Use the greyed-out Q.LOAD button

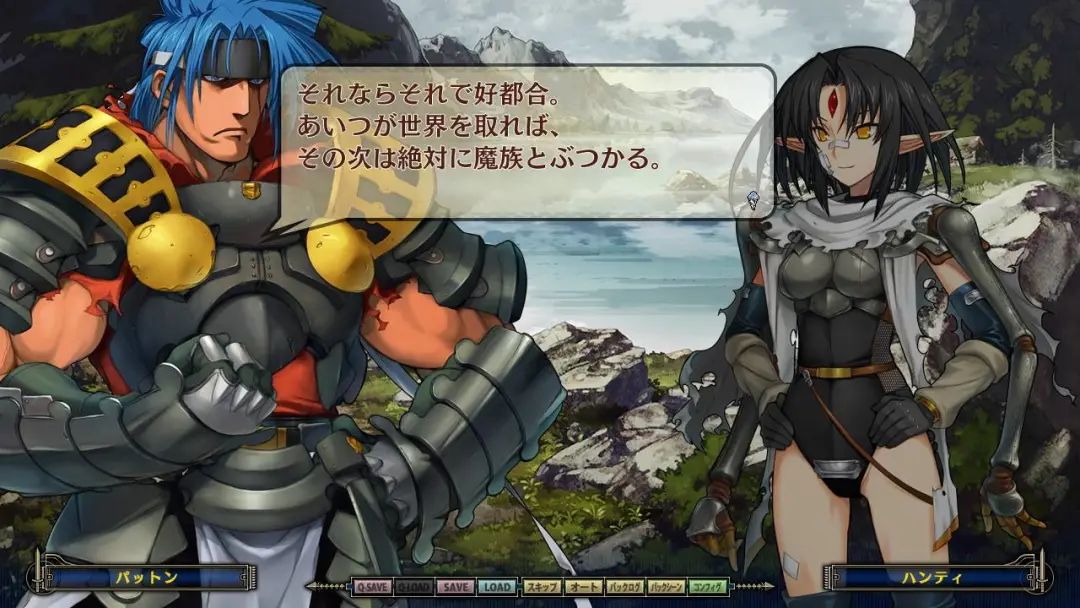coord(413,587)
